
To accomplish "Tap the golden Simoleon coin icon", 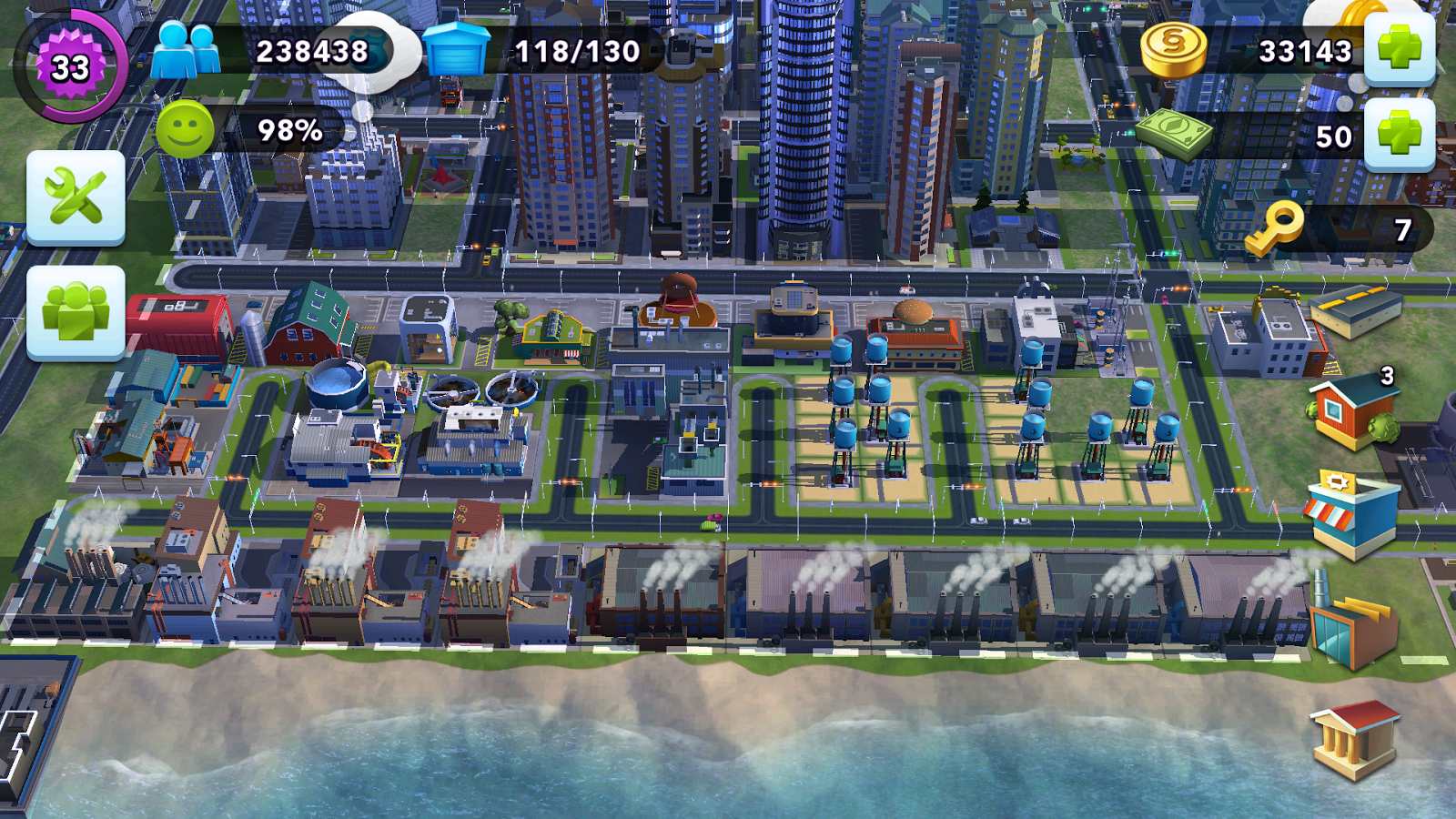I will (1176, 52).
